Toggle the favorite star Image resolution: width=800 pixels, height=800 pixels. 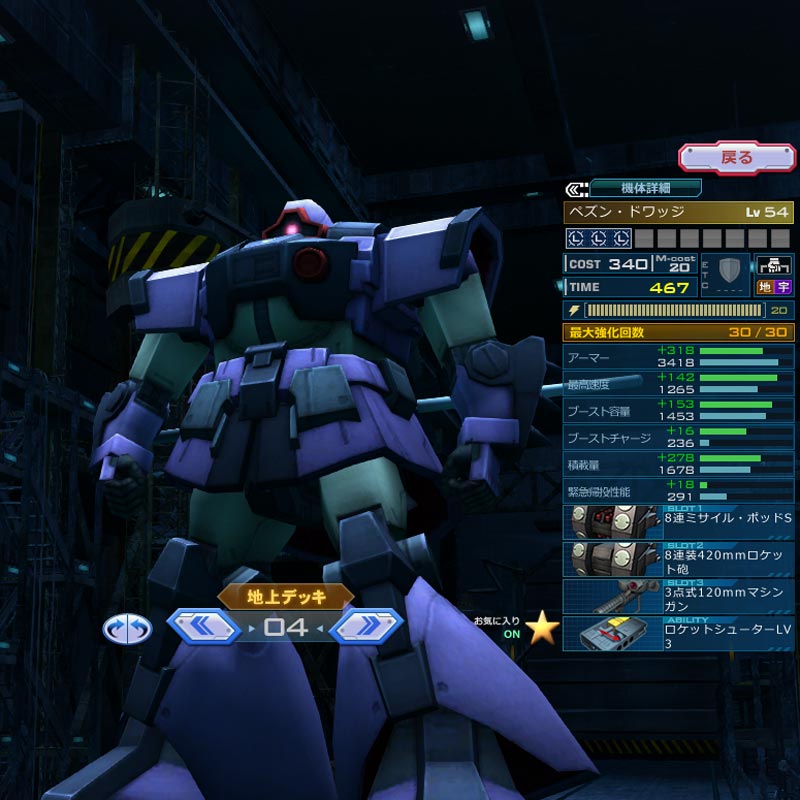[542, 627]
